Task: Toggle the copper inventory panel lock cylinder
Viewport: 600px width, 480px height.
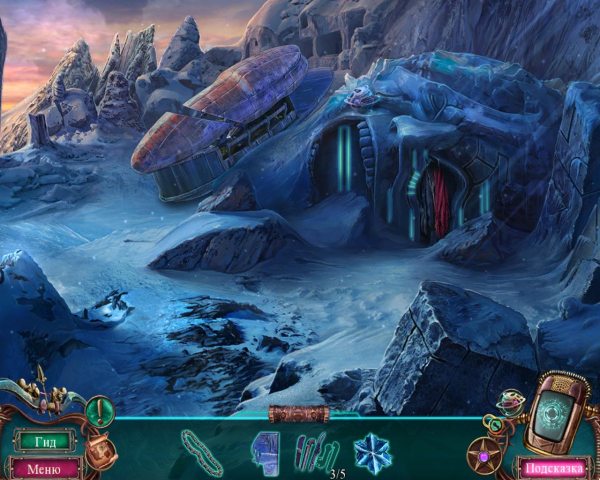Action: click(x=300, y=413)
